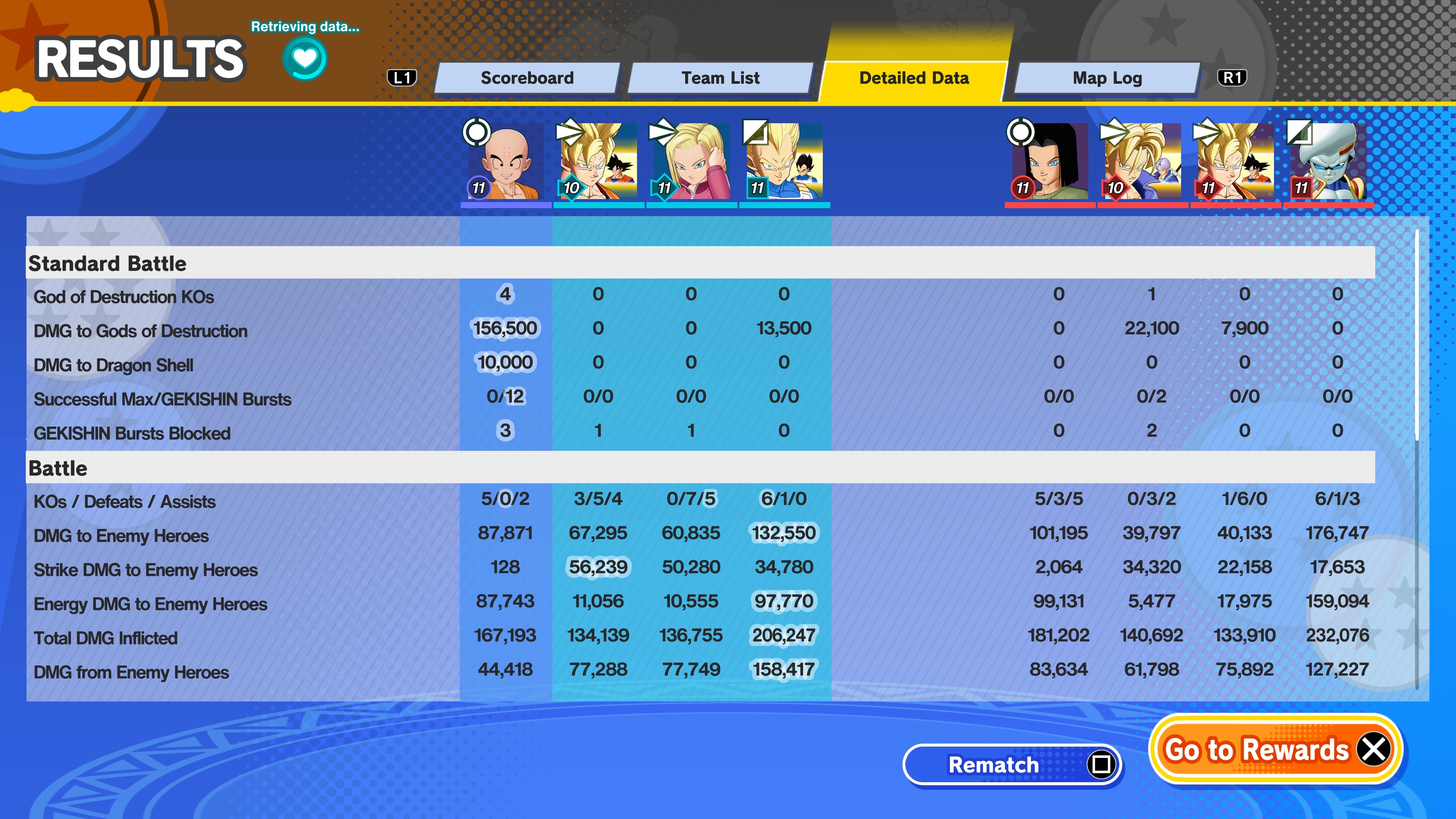Click the heart icon beside RESULTS
1456x819 pixels.
[x=304, y=59]
